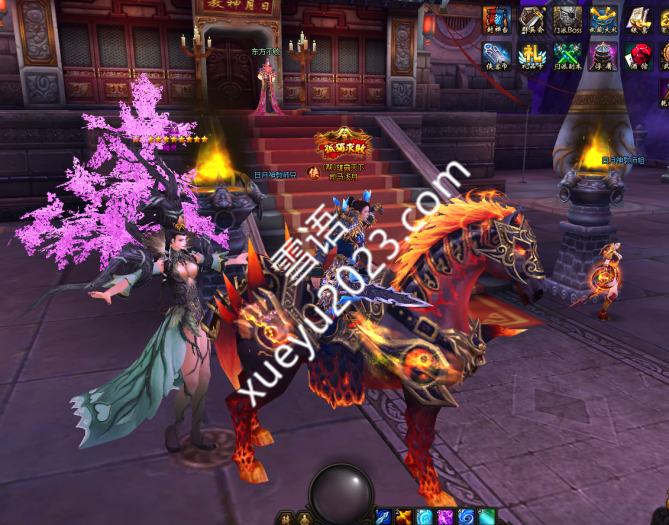Screen dimensions: 669x525
Task: Trigger the teal green skill in slot 6
Action: (x=487, y=516)
